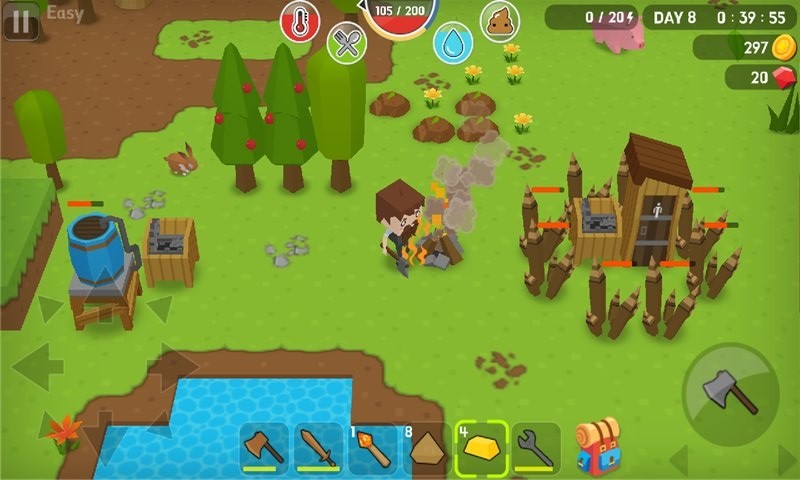Select the torch hotbar slot
The height and width of the screenshot is (480, 800).
[x=374, y=448]
